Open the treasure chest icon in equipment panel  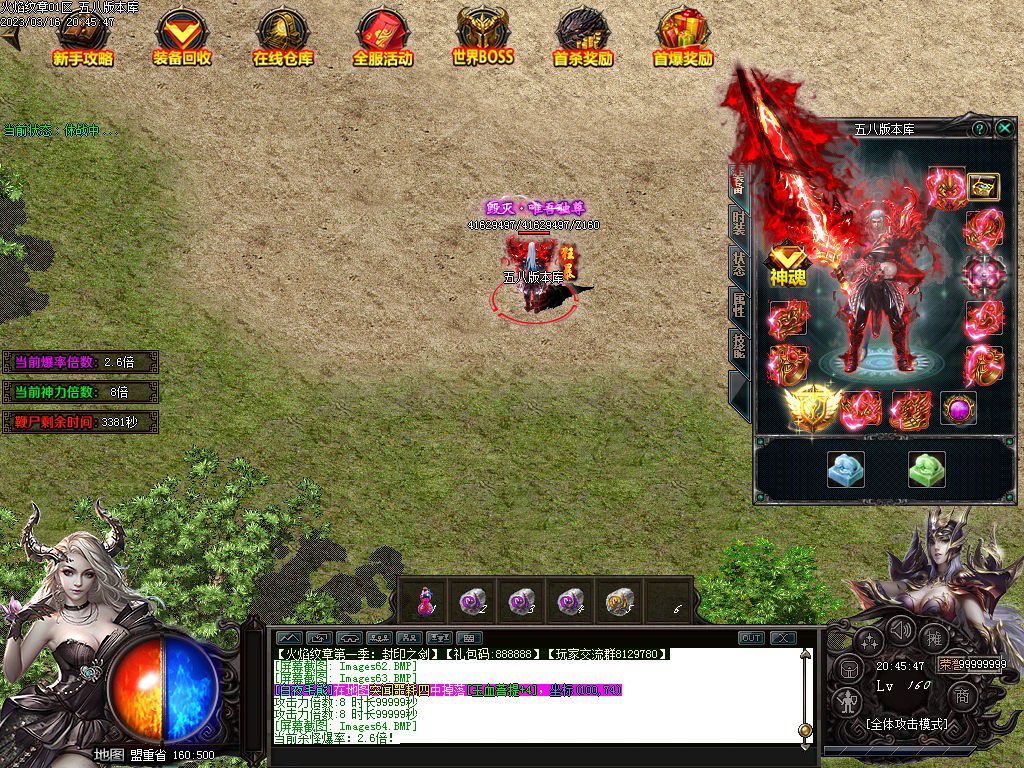(x=983, y=186)
